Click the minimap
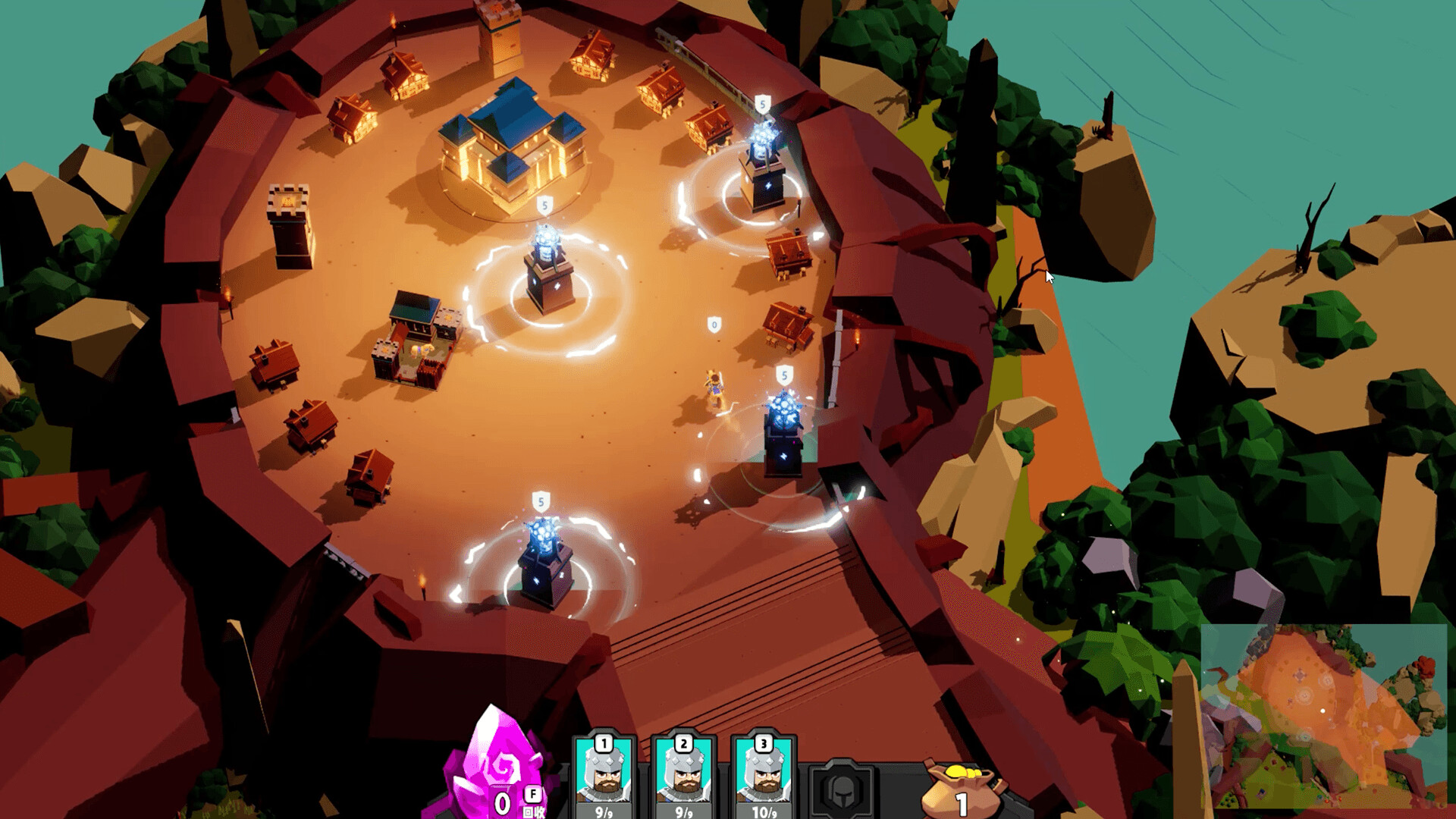Image resolution: width=1456 pixels, height=819 pixels. [x=1323, y=716]
